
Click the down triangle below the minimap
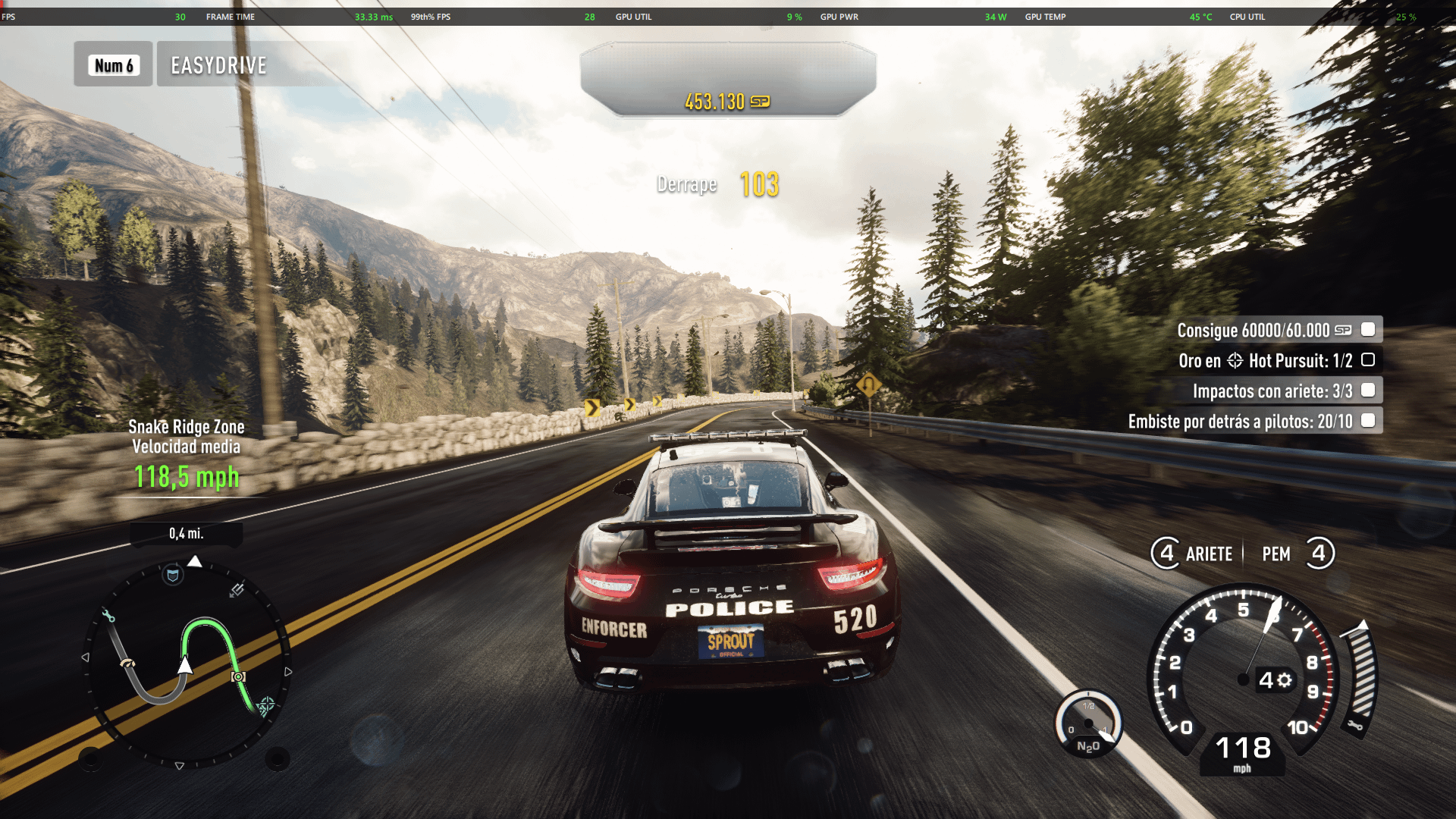[x=180, y=766]
